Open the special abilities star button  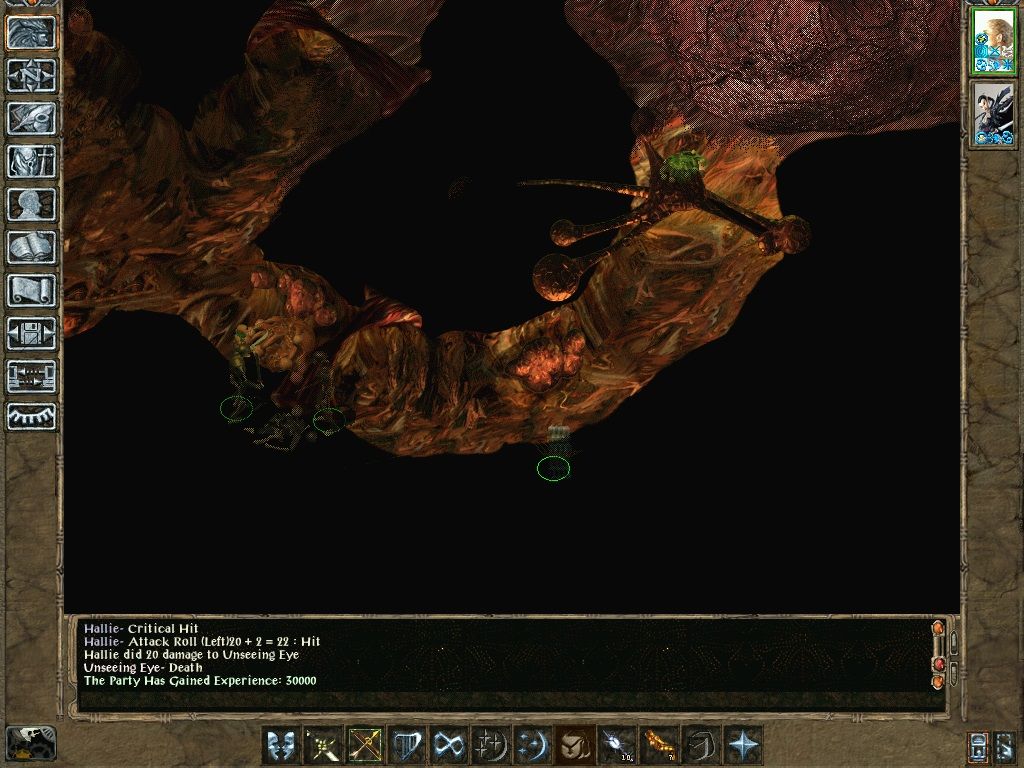click(x=744, y=745)
